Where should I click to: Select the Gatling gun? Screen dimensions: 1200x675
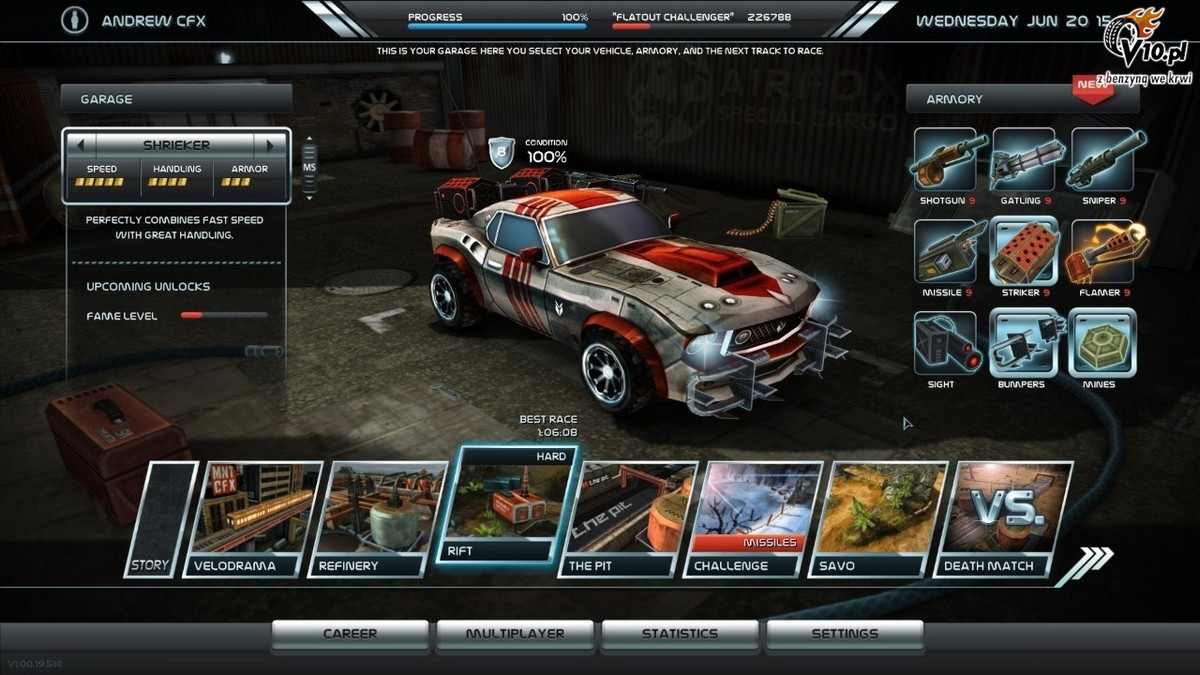(x=1022, y=160)
